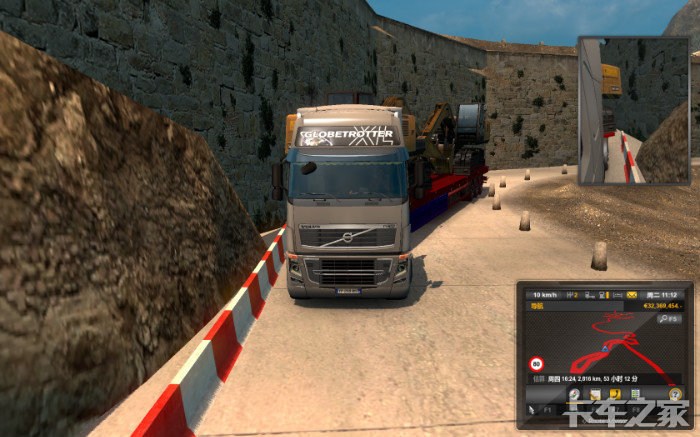Zoom the GPS map with the magnifier button
This screenshot has width=700, height=437.
click(673, 318)
